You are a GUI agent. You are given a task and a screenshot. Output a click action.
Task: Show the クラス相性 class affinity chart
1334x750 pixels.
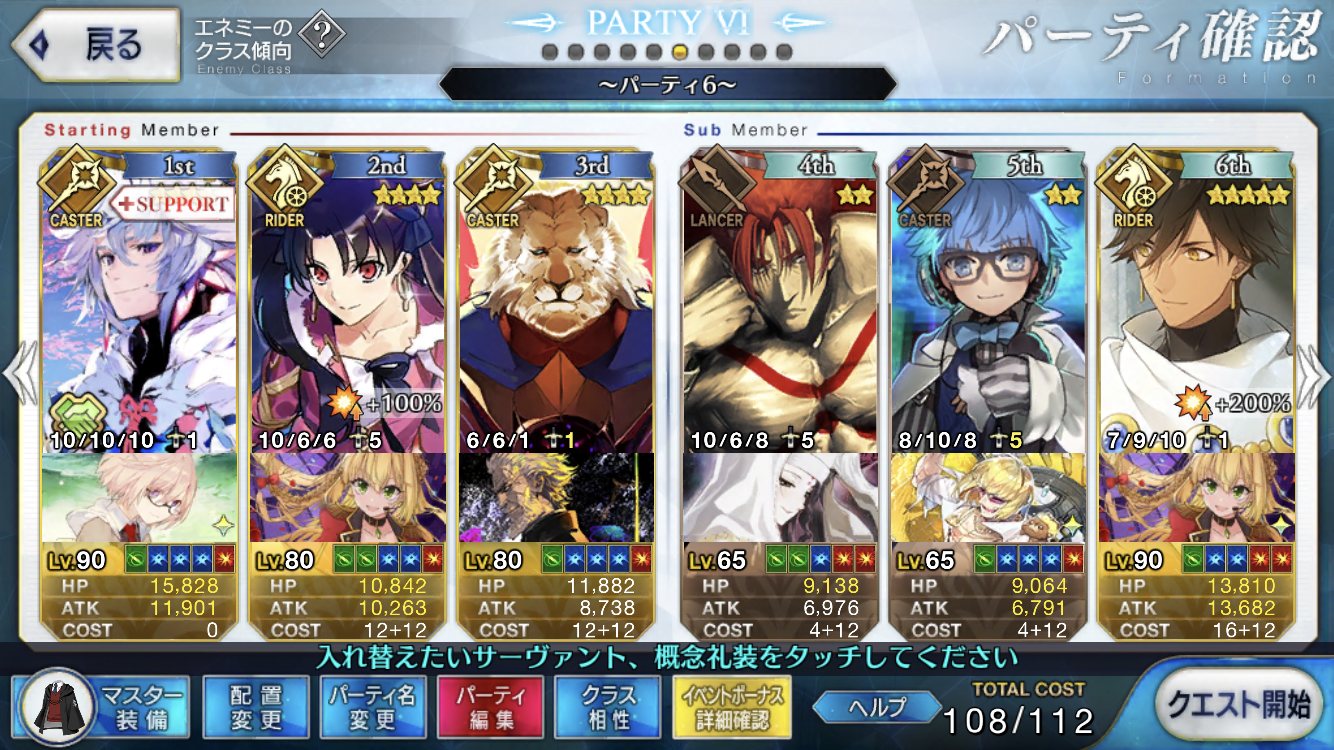[608, 707]
